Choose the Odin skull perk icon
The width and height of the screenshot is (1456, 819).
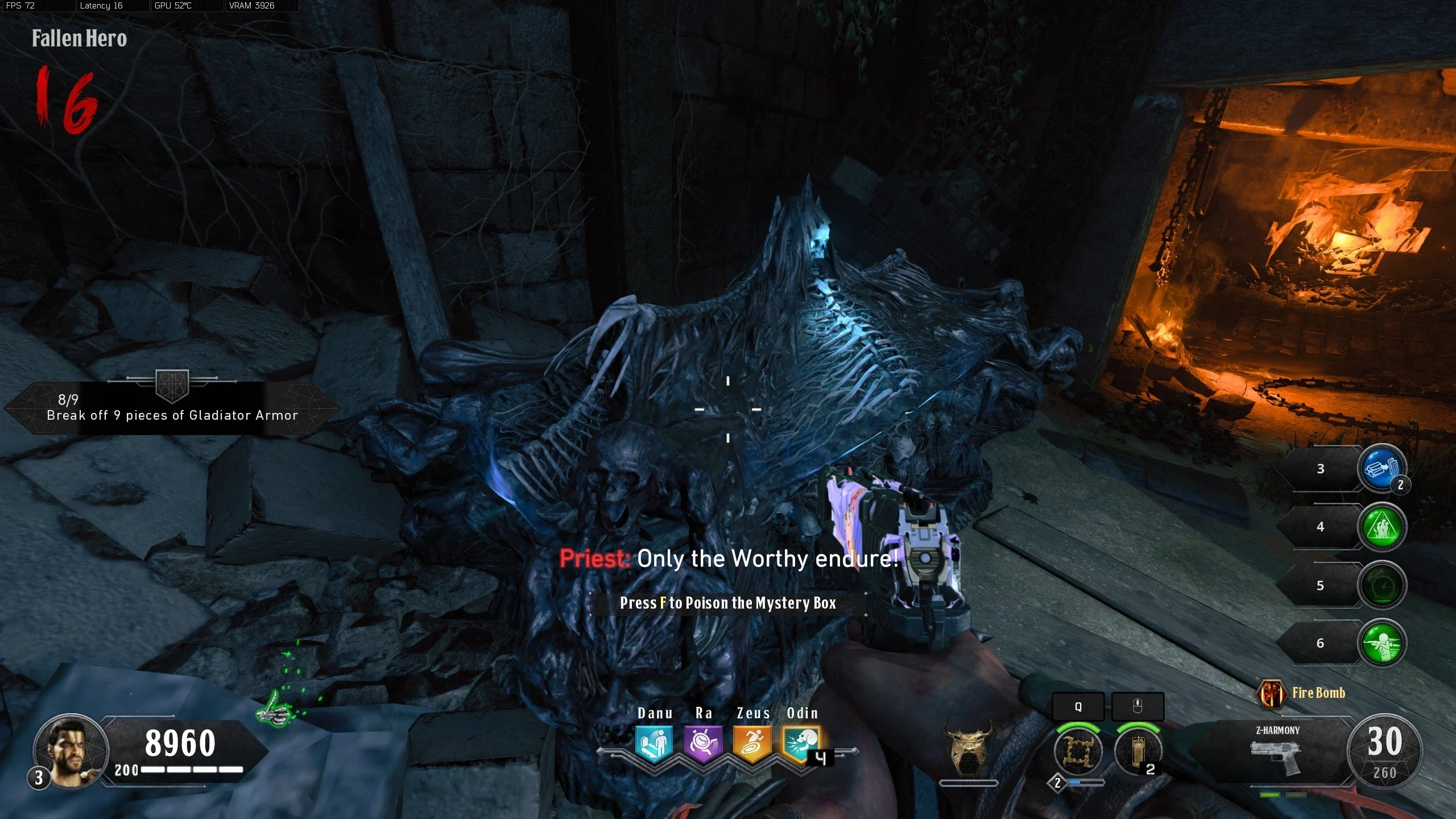(x=801, y=743)
